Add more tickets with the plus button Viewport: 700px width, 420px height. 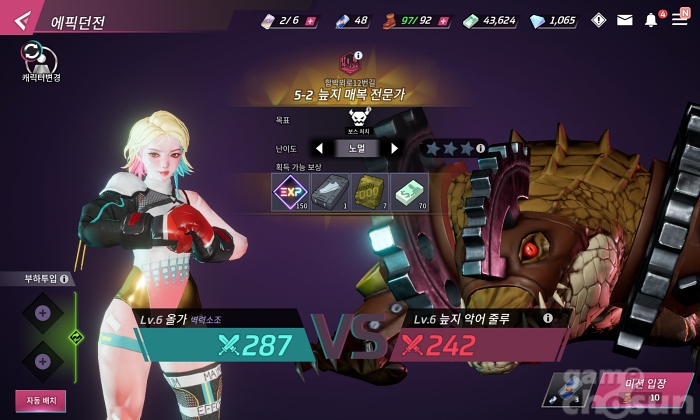[x=309, y=20]
